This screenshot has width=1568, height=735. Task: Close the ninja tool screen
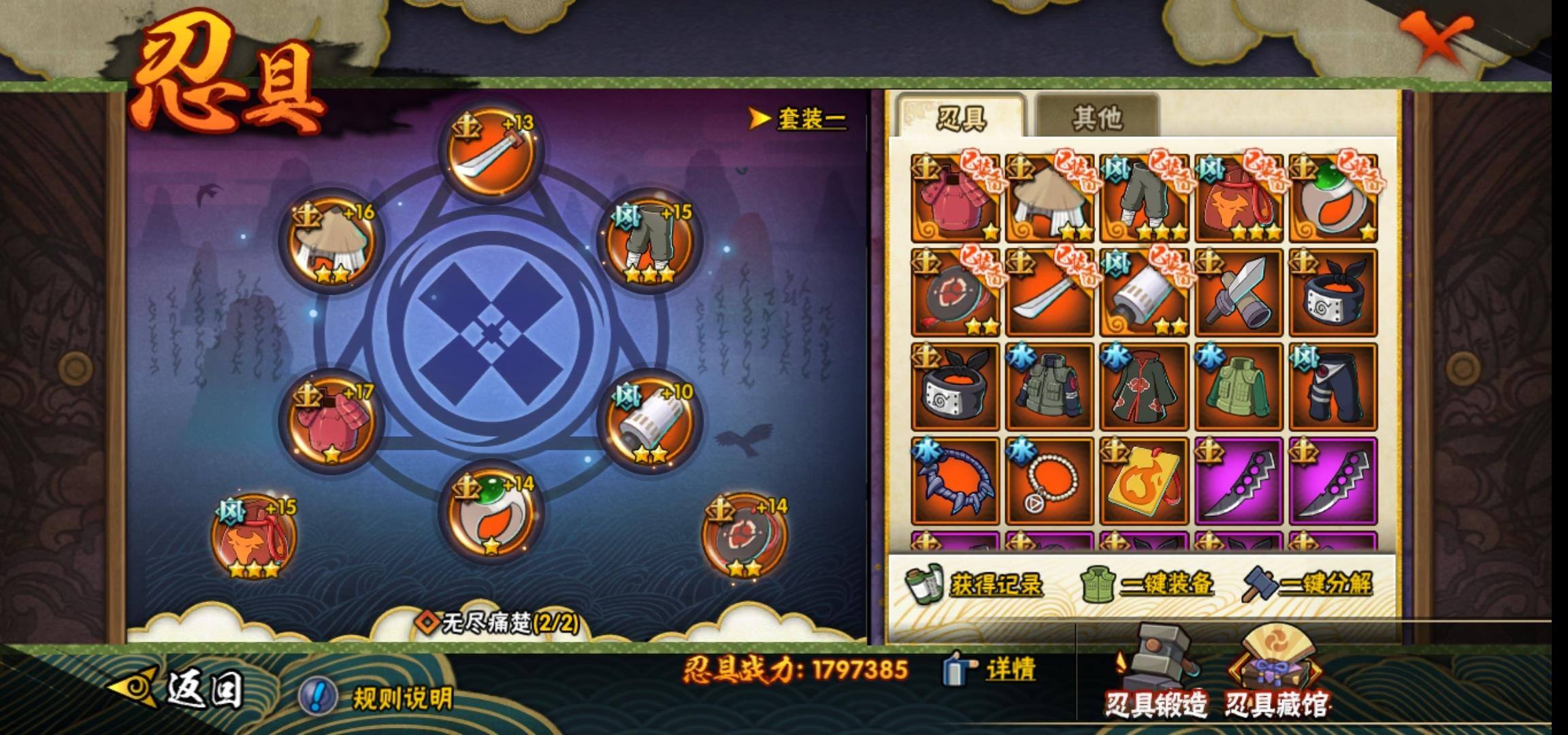[x=1437, y=41]
